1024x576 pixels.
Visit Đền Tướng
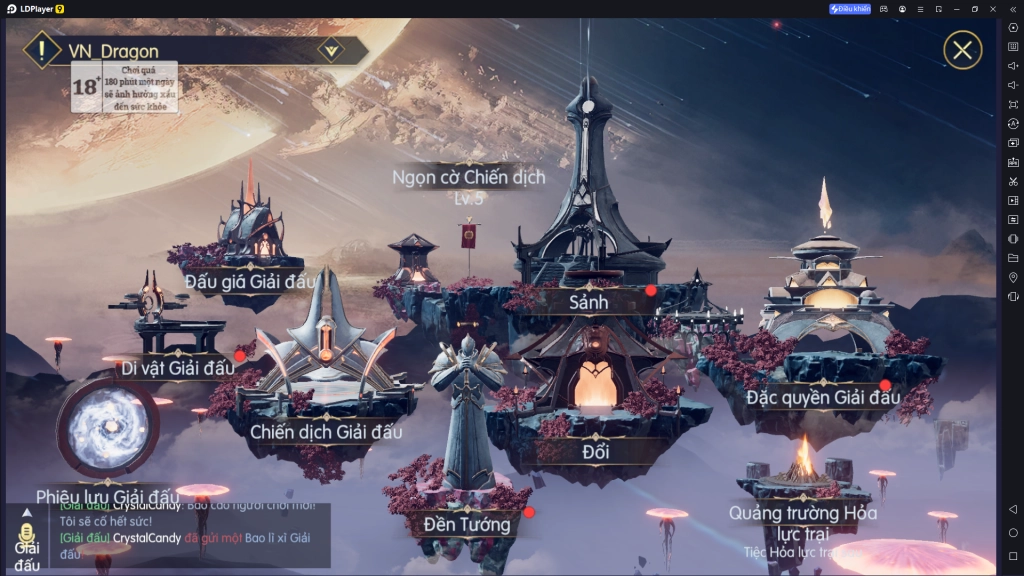[467, 523]
